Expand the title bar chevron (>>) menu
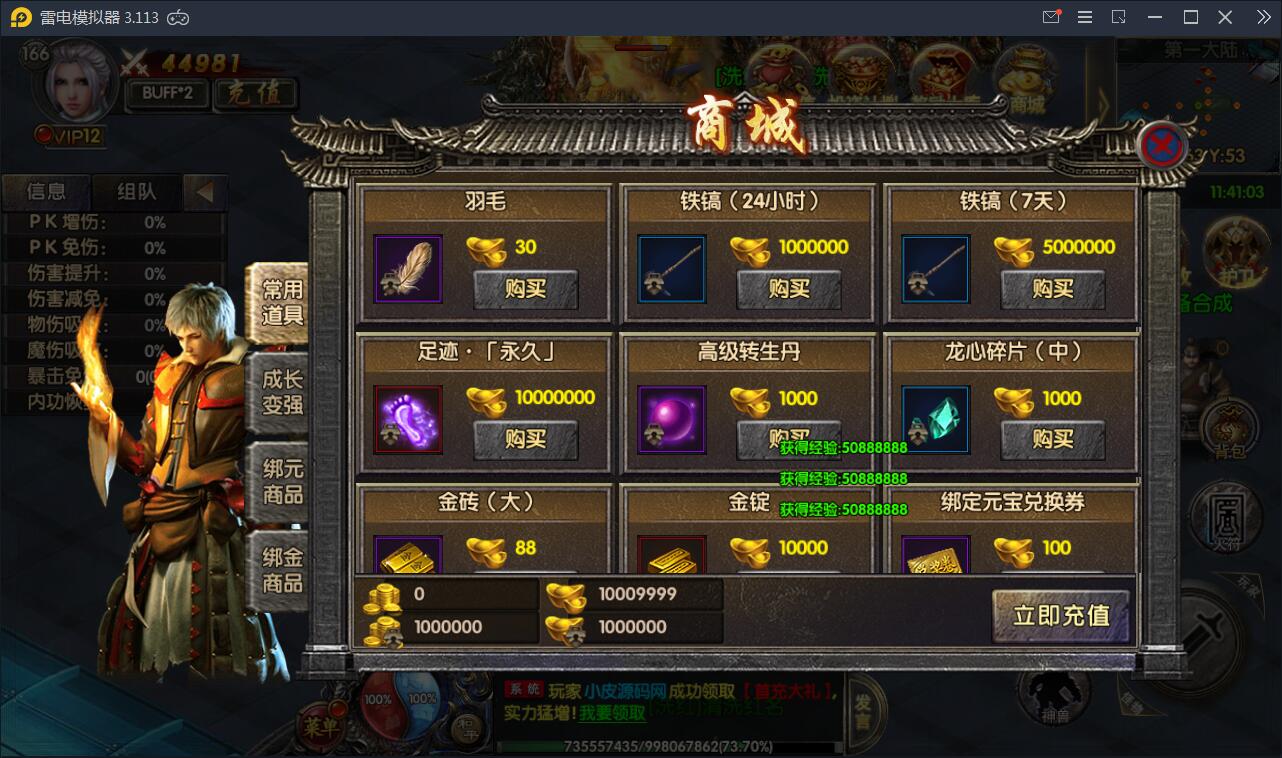 point(1262,17)
